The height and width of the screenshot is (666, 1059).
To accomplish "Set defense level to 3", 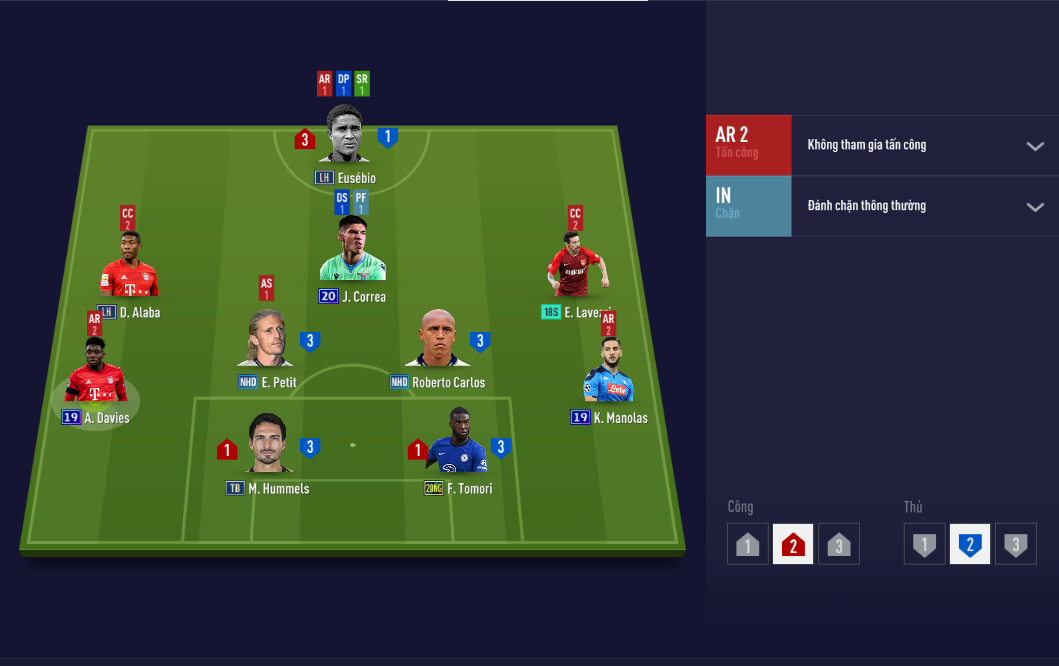I will tap(1015, 545).
